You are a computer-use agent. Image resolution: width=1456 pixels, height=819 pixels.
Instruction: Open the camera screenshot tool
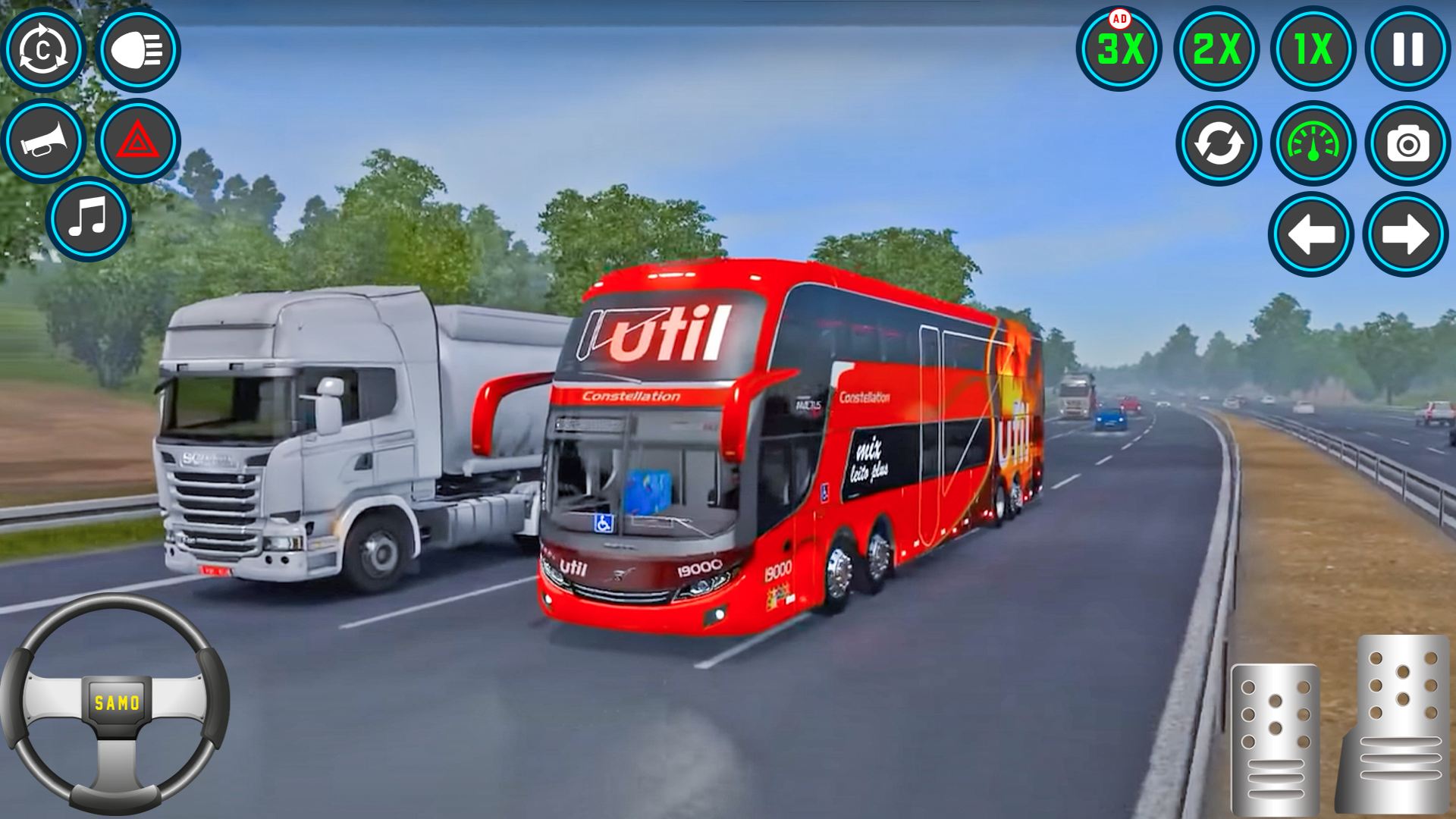[1407, 144]
